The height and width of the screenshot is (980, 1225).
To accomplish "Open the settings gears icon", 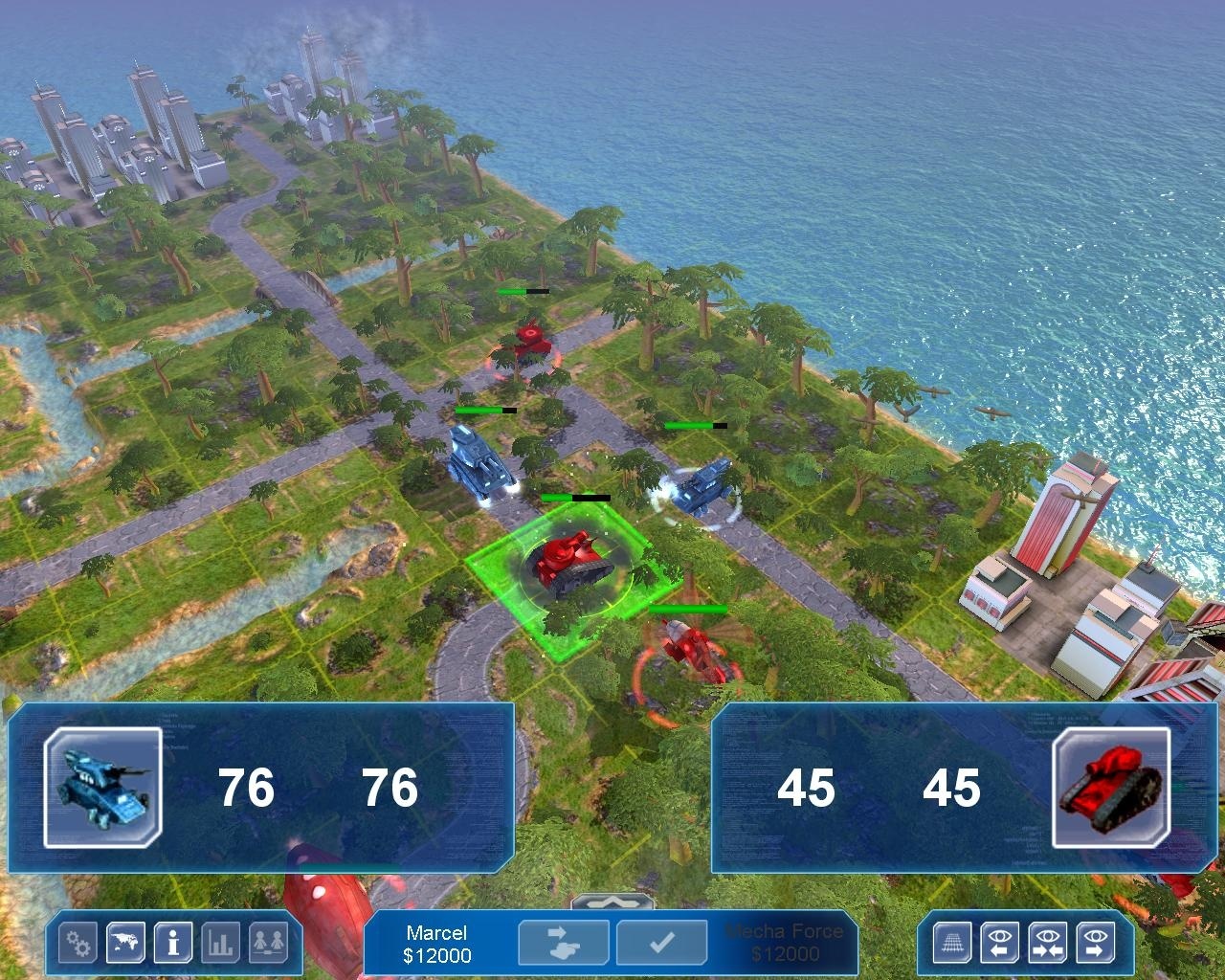I will tap(77, 943).
